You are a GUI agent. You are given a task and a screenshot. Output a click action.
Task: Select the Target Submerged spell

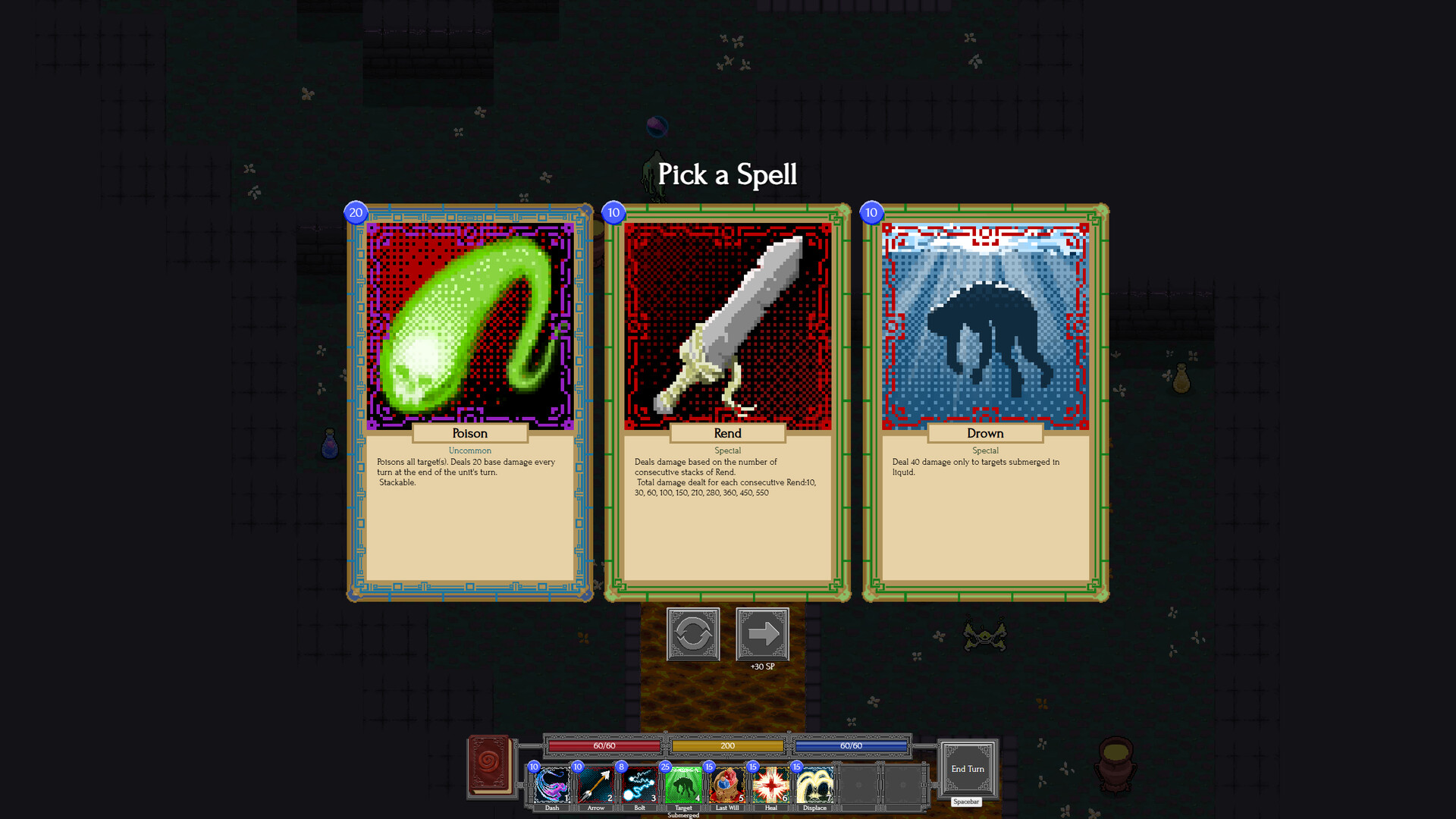click(x=683, y=786)
